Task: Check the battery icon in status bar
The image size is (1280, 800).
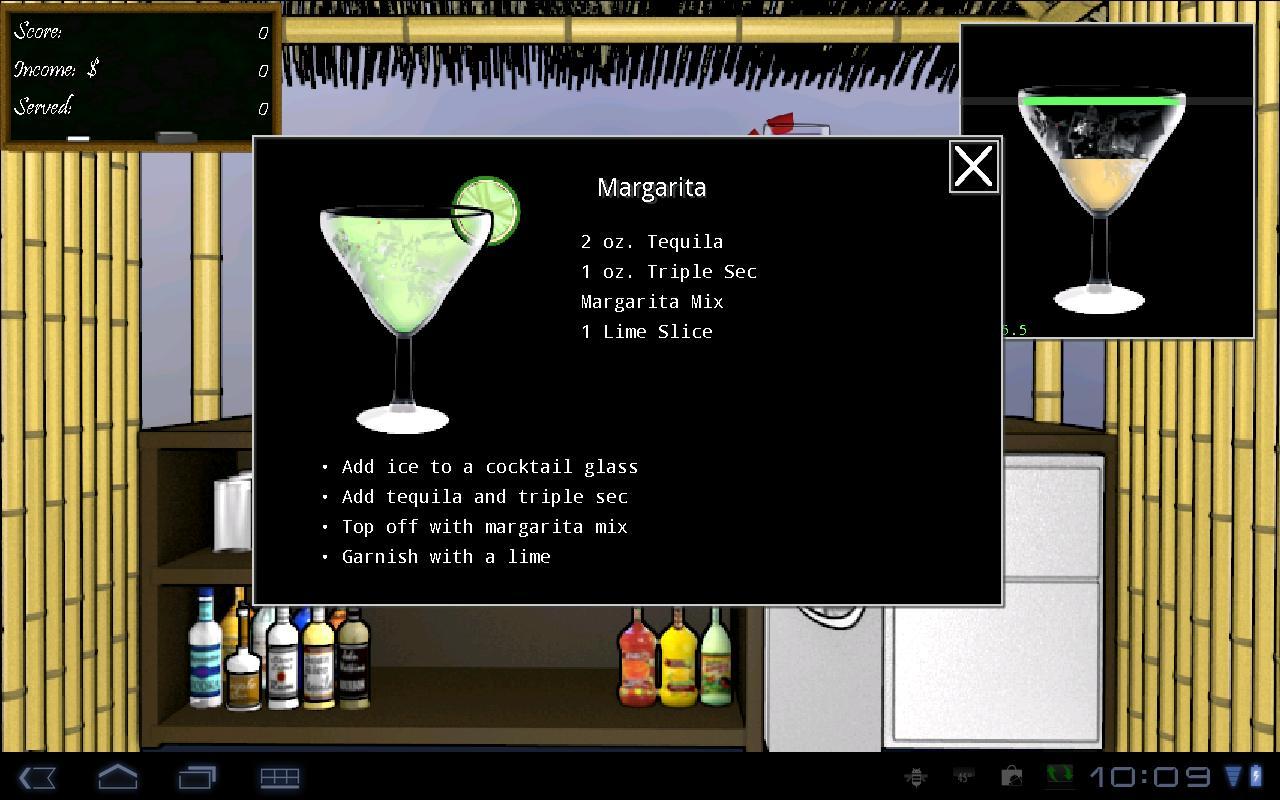Action: 1256,778
